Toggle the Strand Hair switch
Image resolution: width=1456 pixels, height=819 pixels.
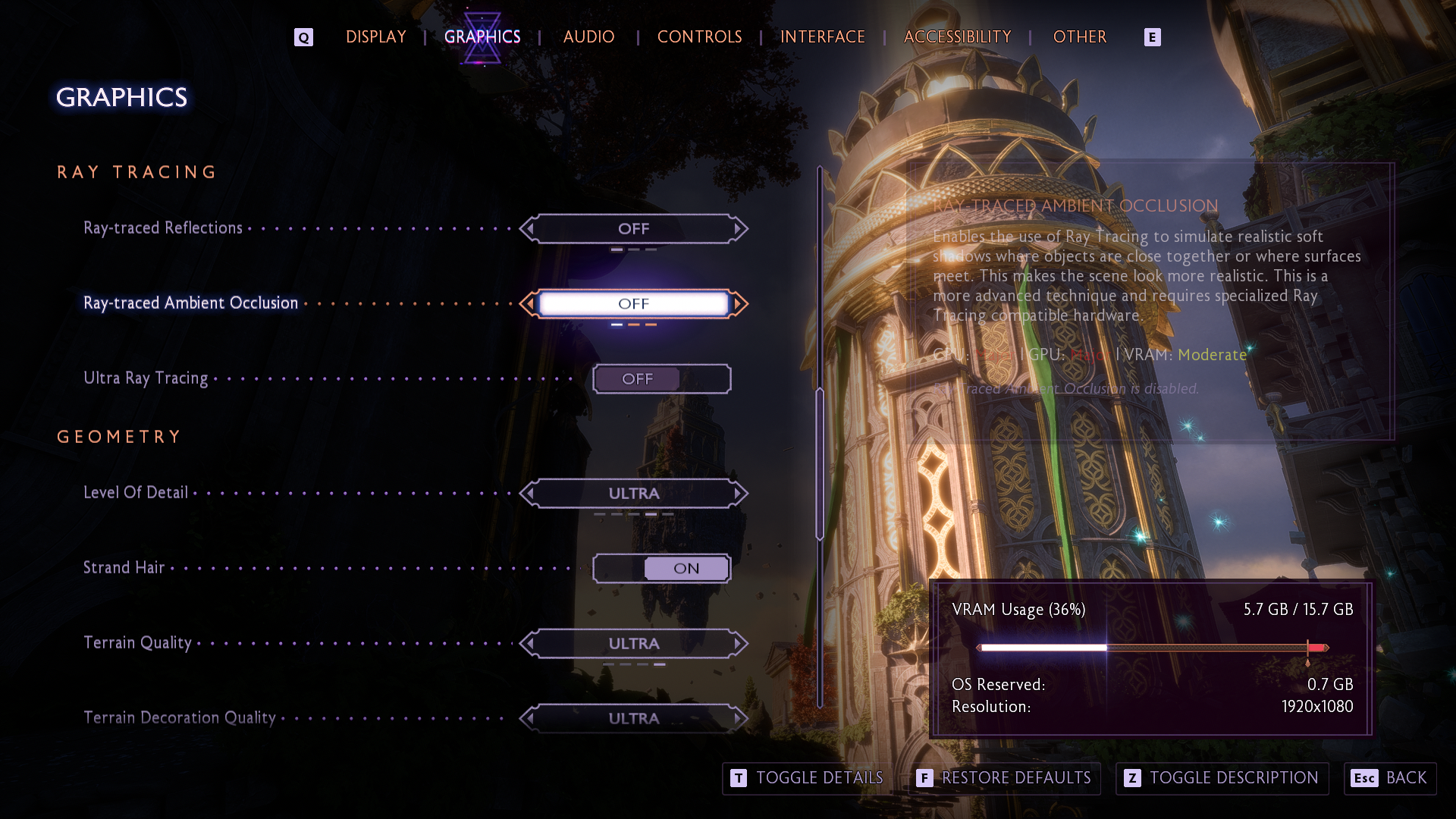tap(661, 568)
